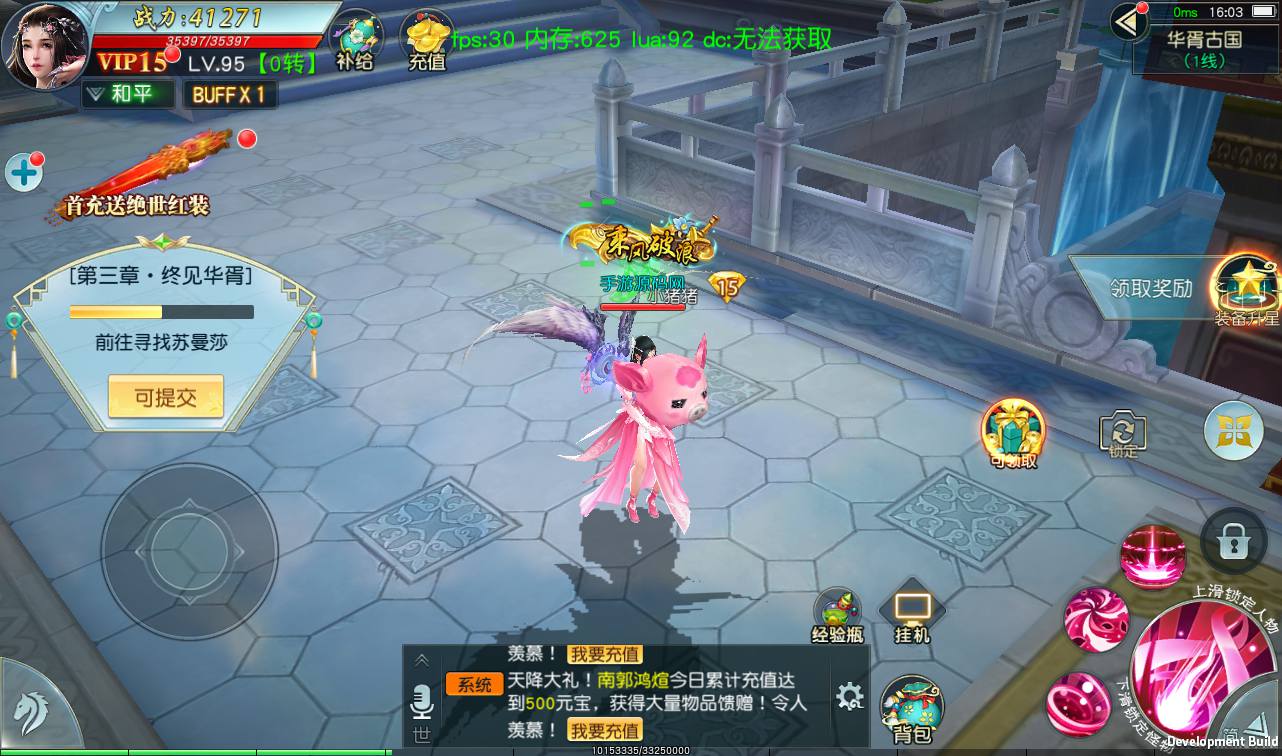Open the 补给 supply icon

click(x=356, y=40)
